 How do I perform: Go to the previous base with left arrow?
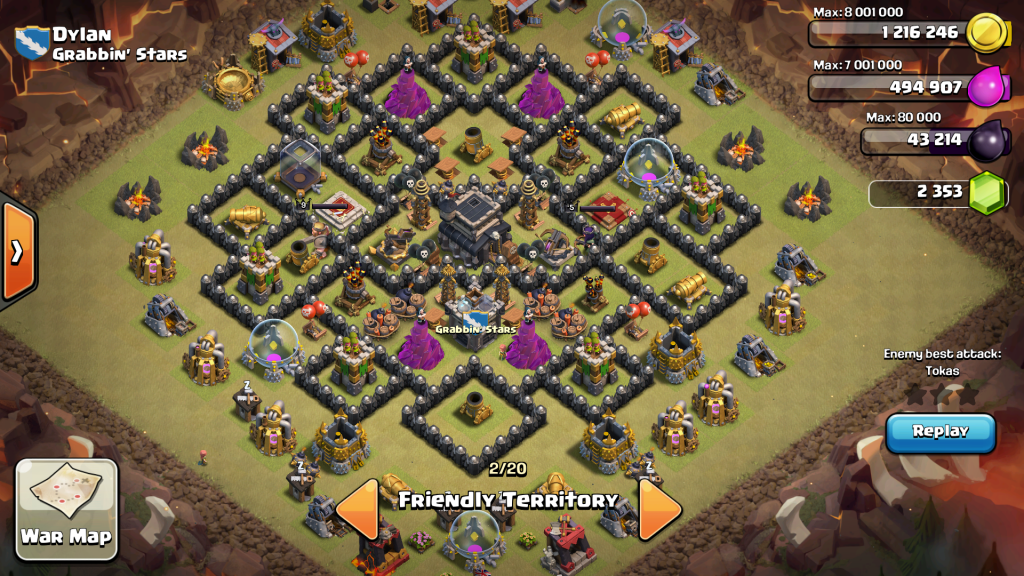tap(357, 510)
